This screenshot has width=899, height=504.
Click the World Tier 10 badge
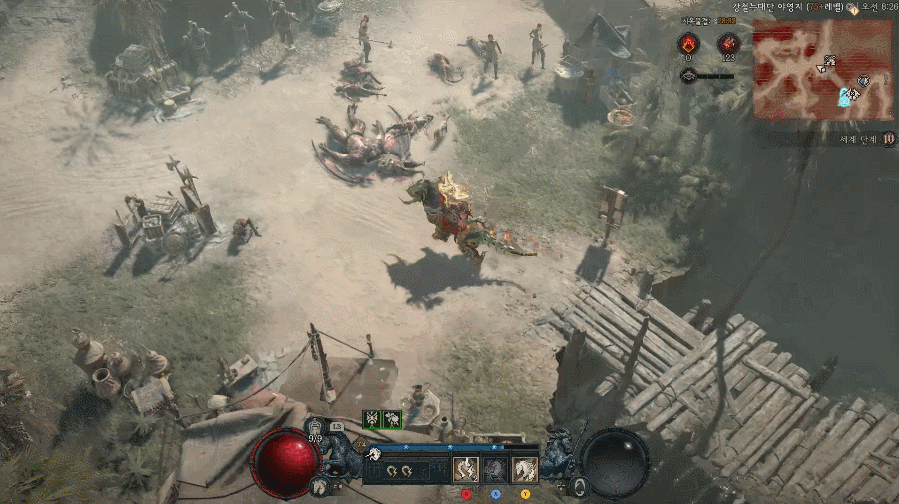(888, 139)
